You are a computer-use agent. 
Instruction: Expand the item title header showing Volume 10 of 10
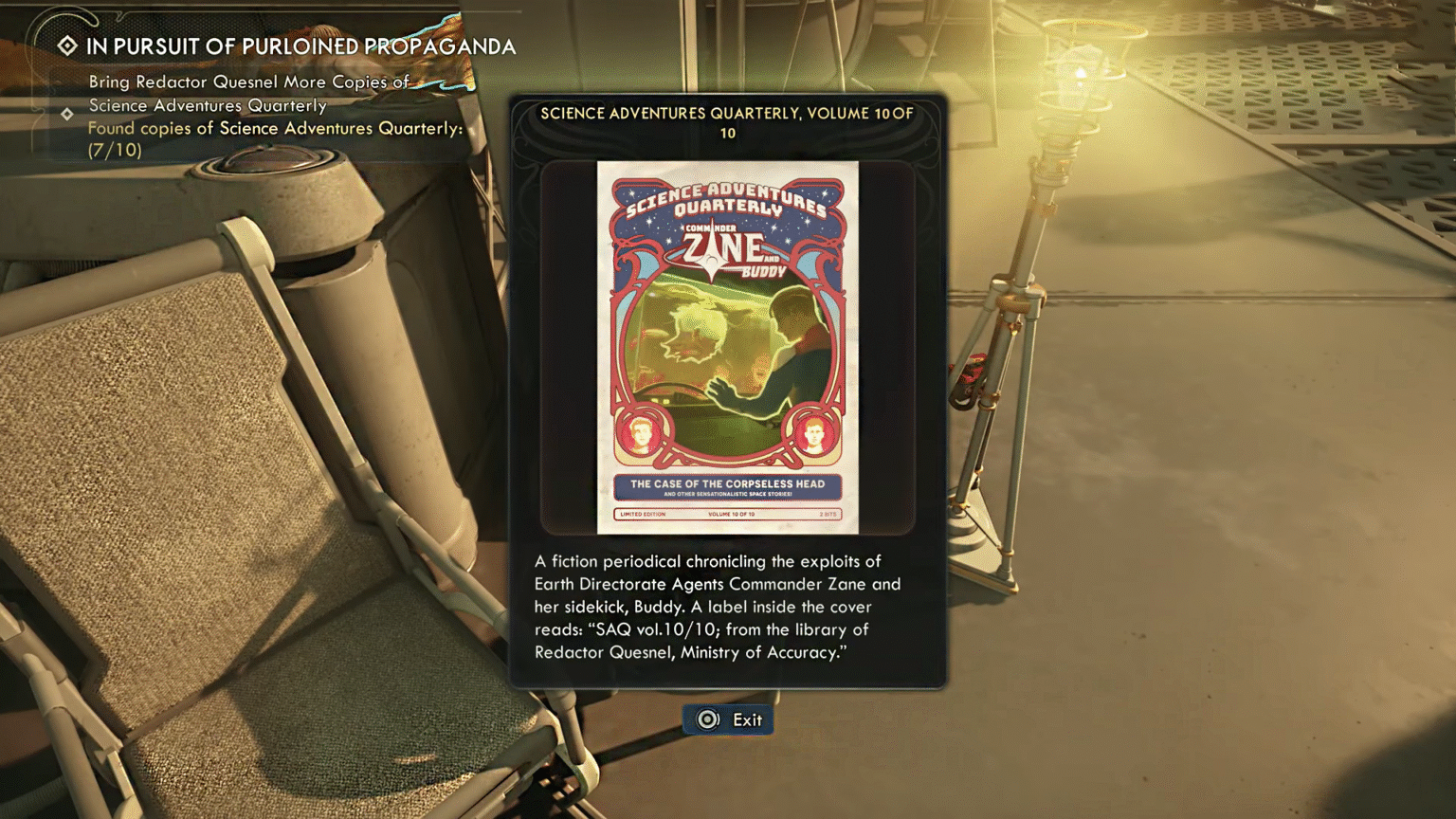click(727, 121)
